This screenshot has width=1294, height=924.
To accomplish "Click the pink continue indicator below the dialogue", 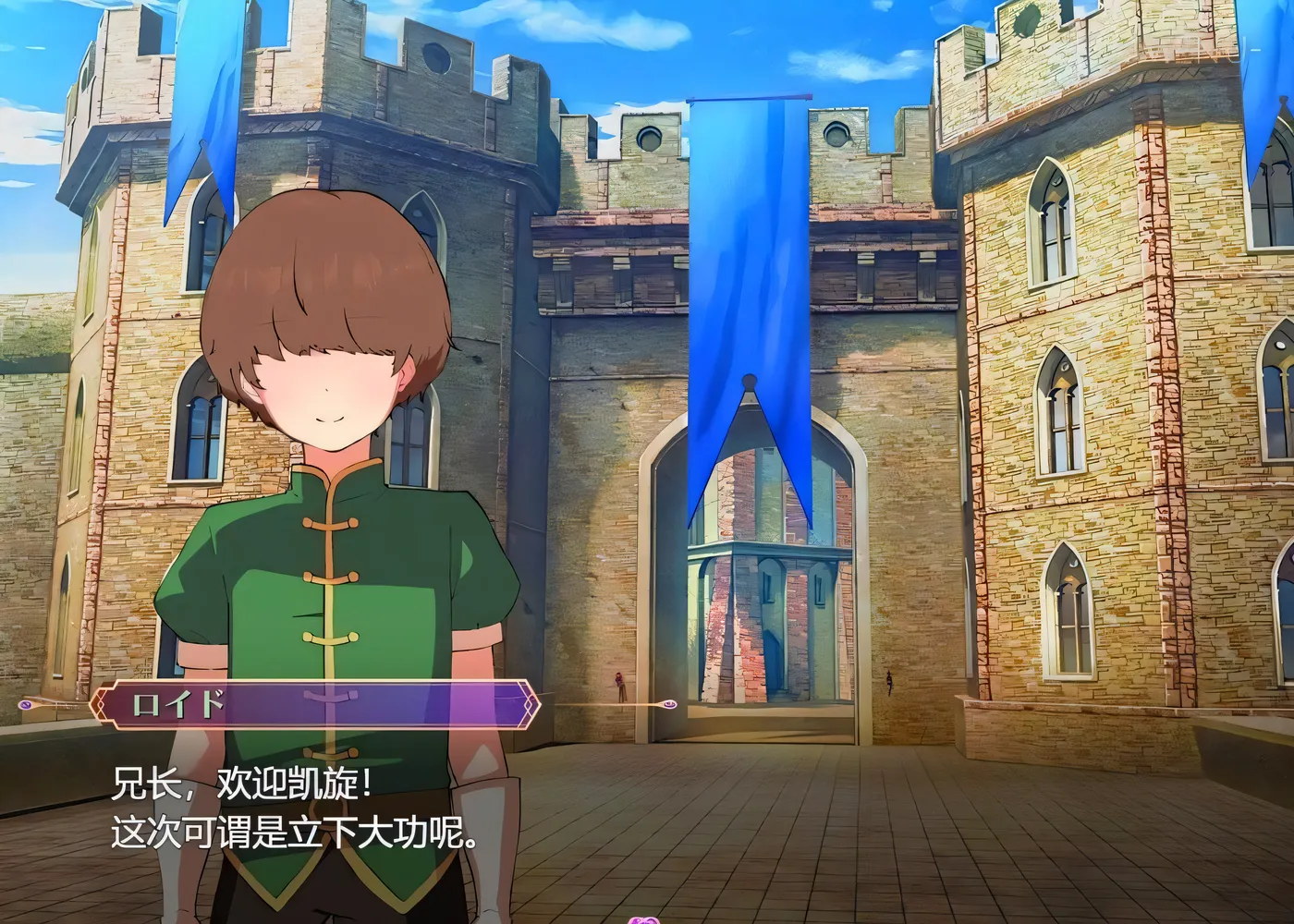I will 641,918.
